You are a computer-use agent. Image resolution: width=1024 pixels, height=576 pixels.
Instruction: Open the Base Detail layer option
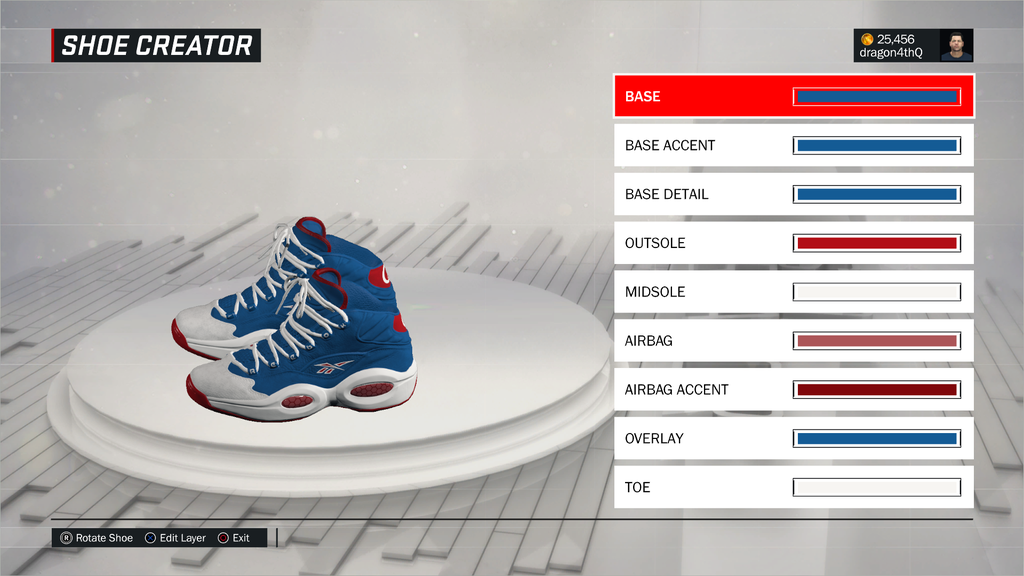pyautogui.click(x=793, y=194)
